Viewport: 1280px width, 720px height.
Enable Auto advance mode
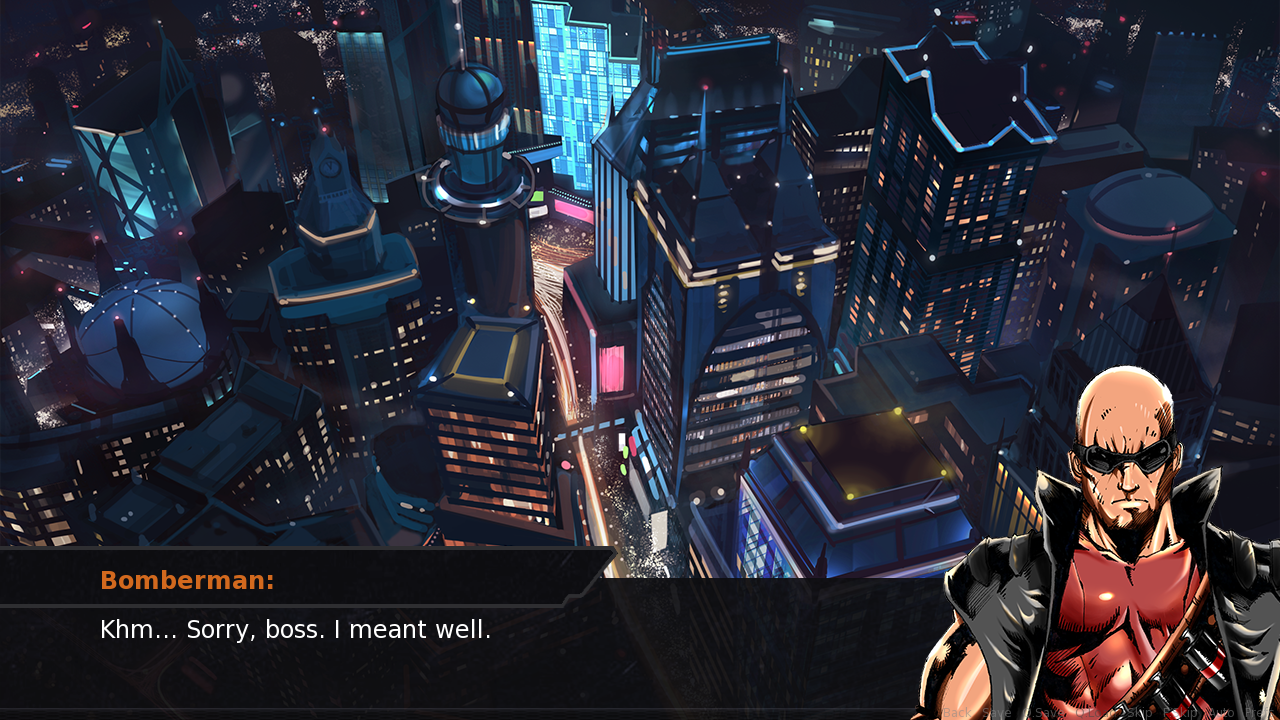(1222, 713)
